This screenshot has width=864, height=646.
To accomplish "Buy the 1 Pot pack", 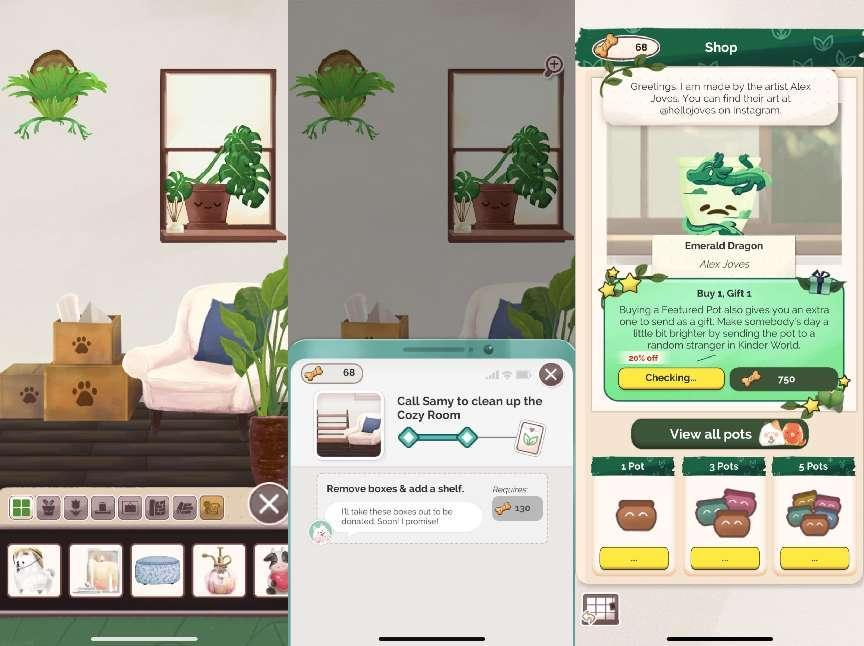I will click(633, 558).
